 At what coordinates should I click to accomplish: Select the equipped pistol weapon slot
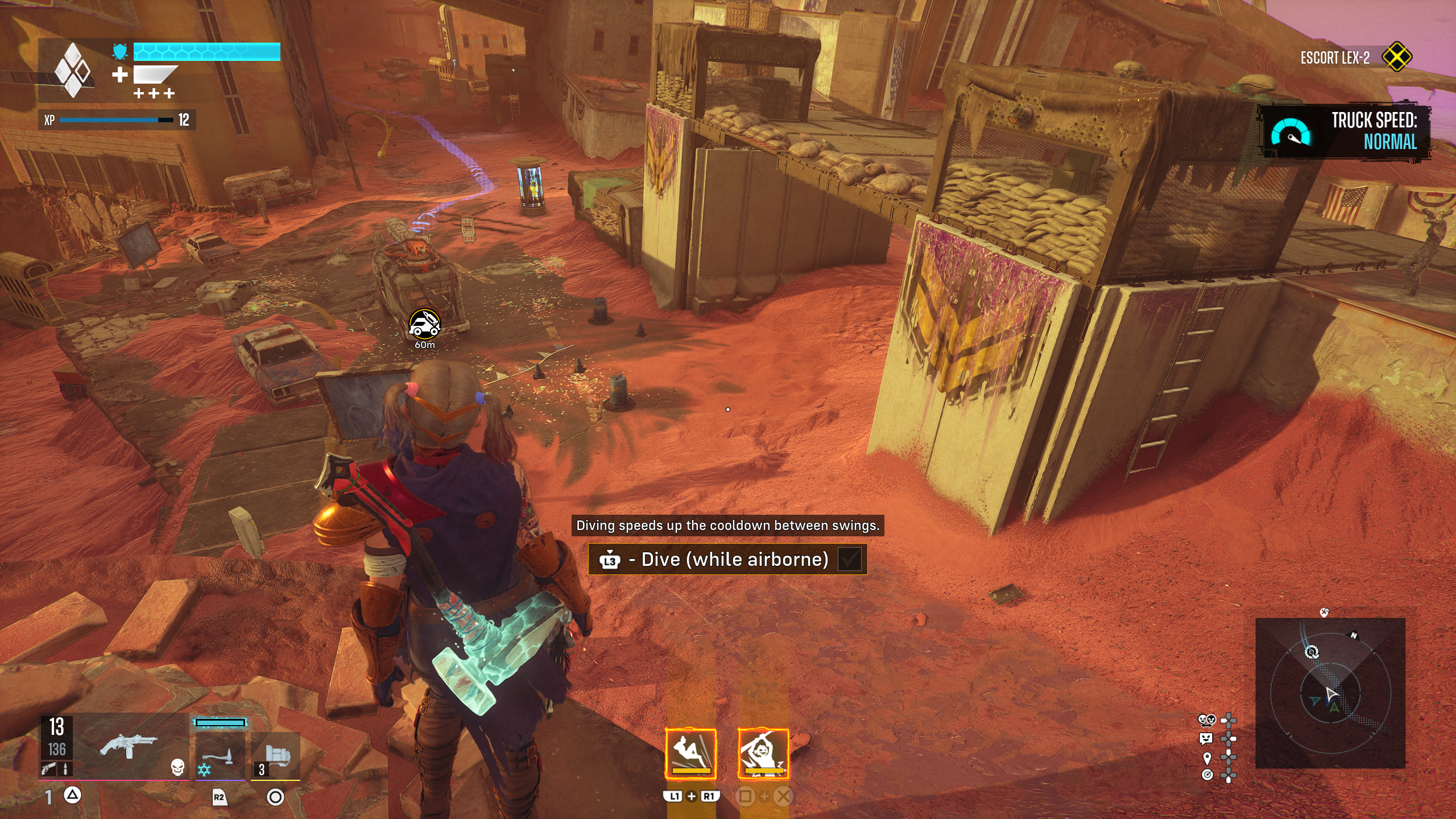point(128,744)
